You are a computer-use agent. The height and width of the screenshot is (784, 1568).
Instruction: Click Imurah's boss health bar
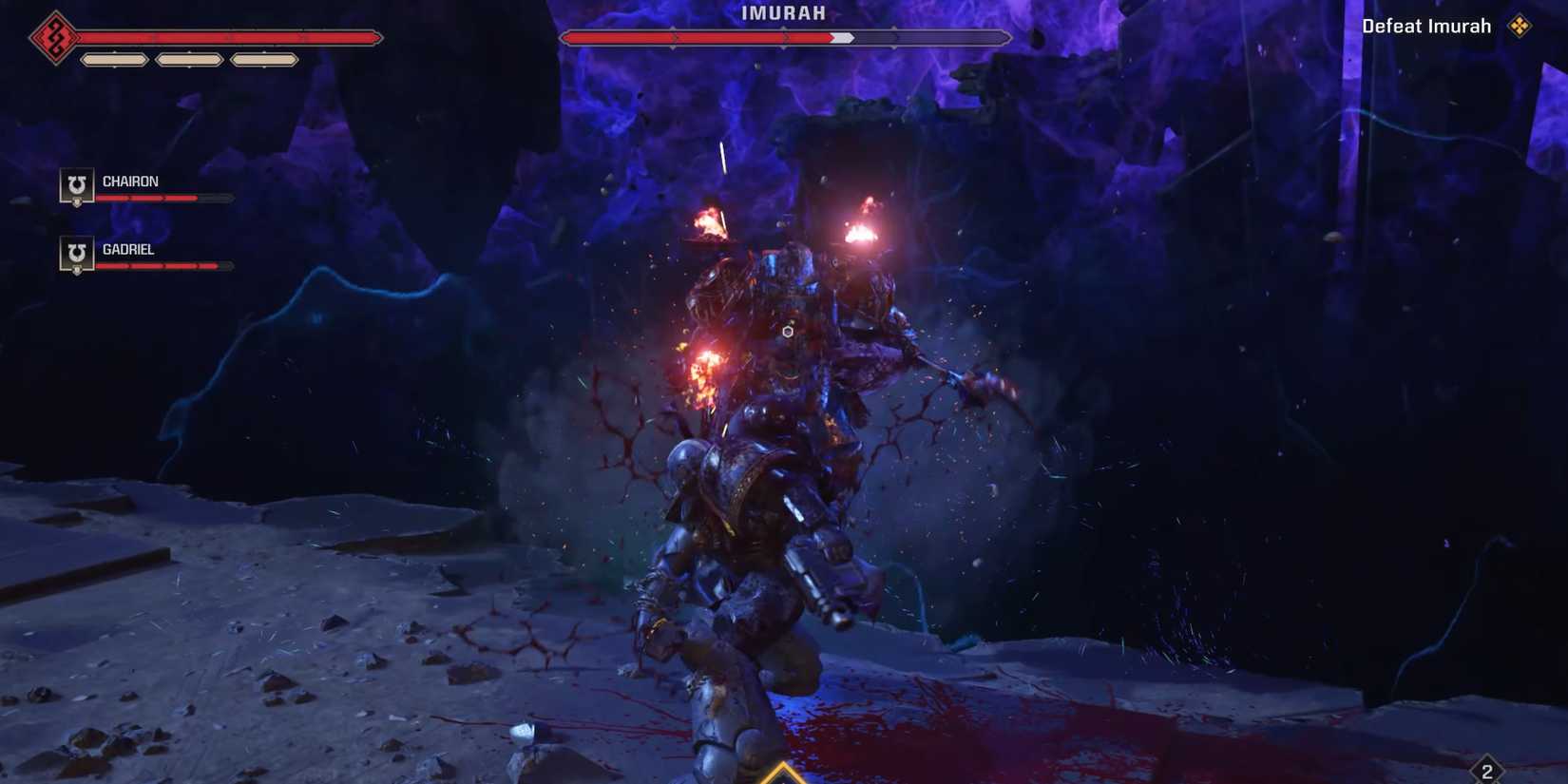point(784,38)
